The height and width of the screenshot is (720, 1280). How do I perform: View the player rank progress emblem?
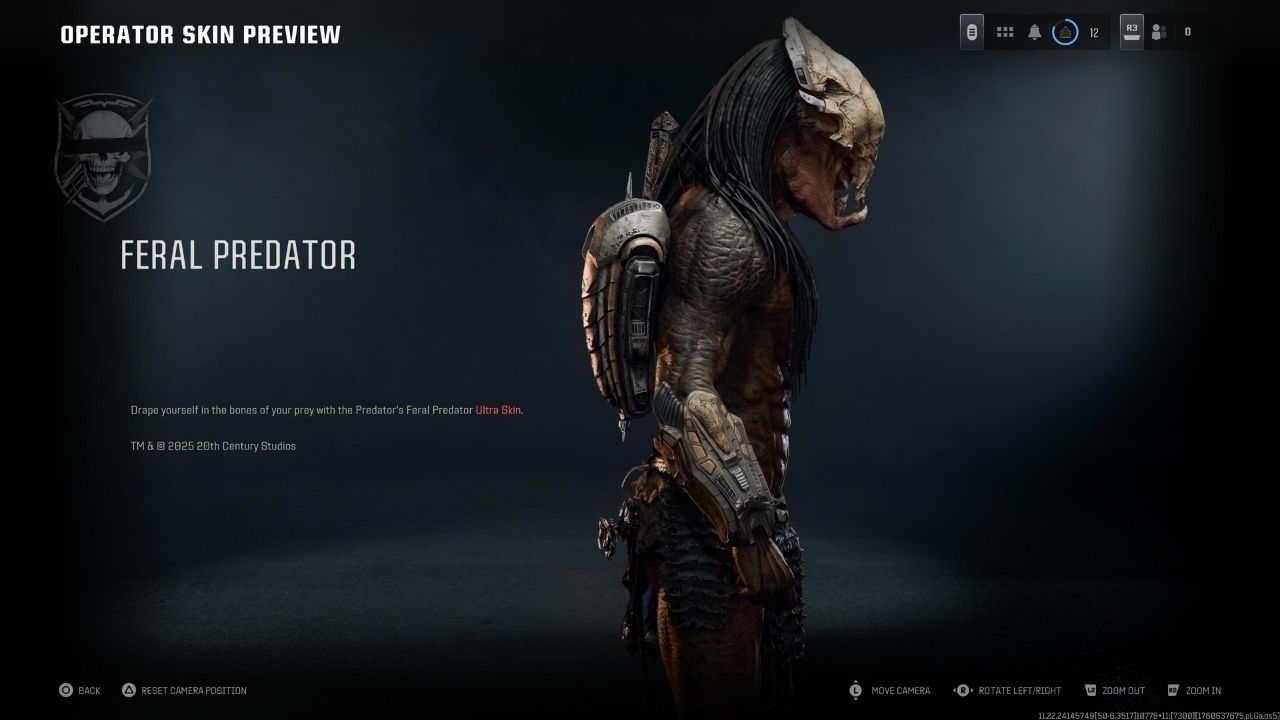pos(1065,32)
